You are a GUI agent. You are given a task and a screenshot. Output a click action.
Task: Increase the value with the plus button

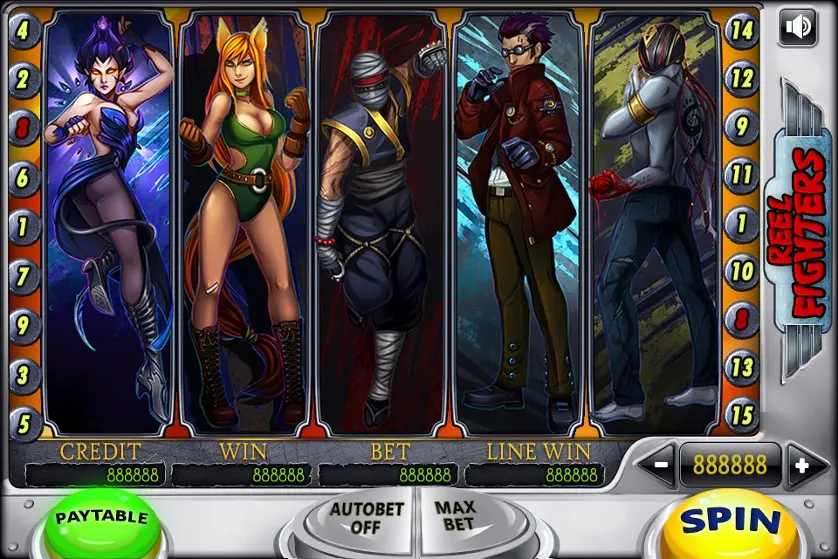(799, 465)
